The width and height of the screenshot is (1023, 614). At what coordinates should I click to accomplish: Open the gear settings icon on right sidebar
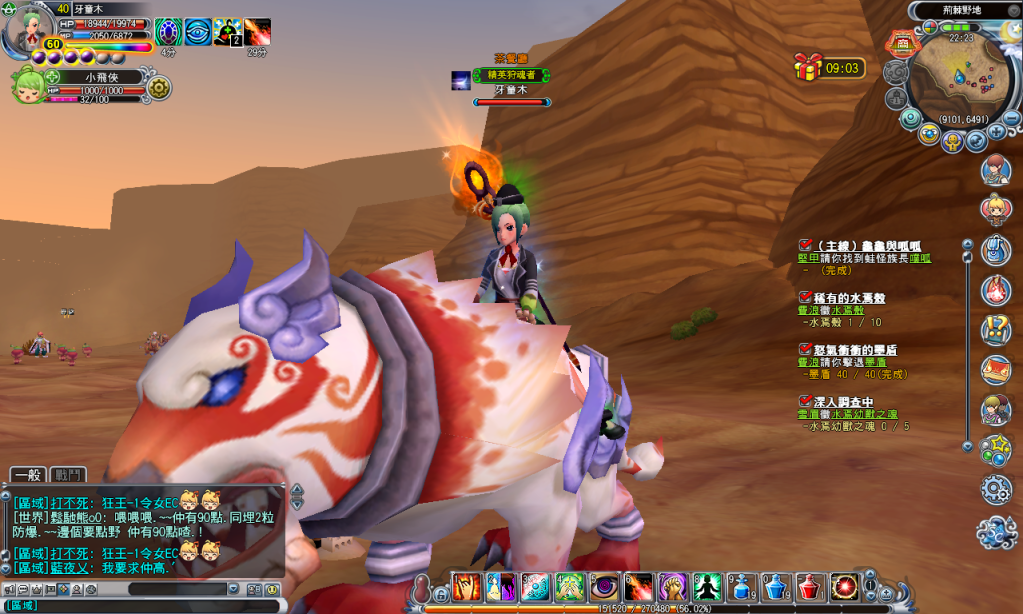[996, 489]
